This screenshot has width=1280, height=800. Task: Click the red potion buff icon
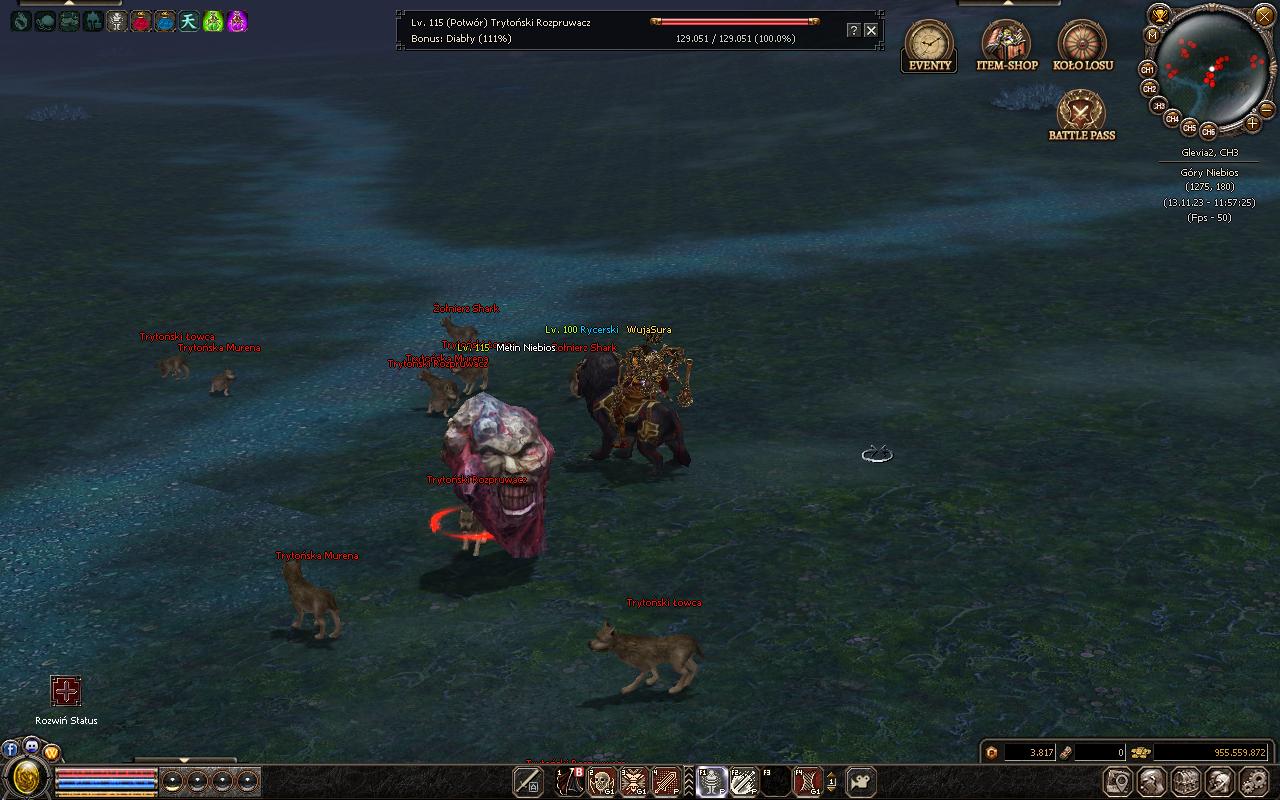141,21
